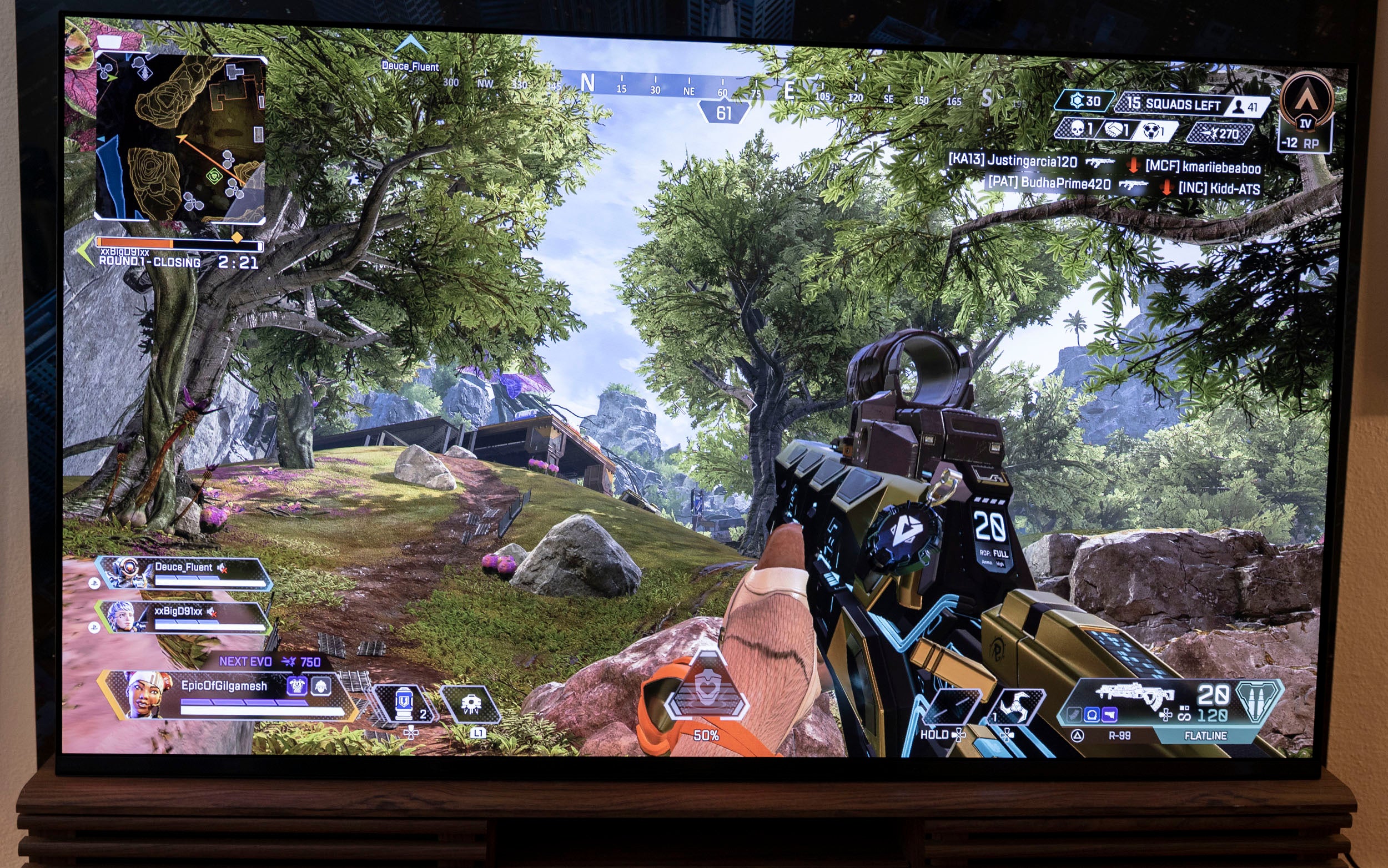Click the purple body shield icon
The height and width of the screenshot is (868, 1388).
coord(296,685)
